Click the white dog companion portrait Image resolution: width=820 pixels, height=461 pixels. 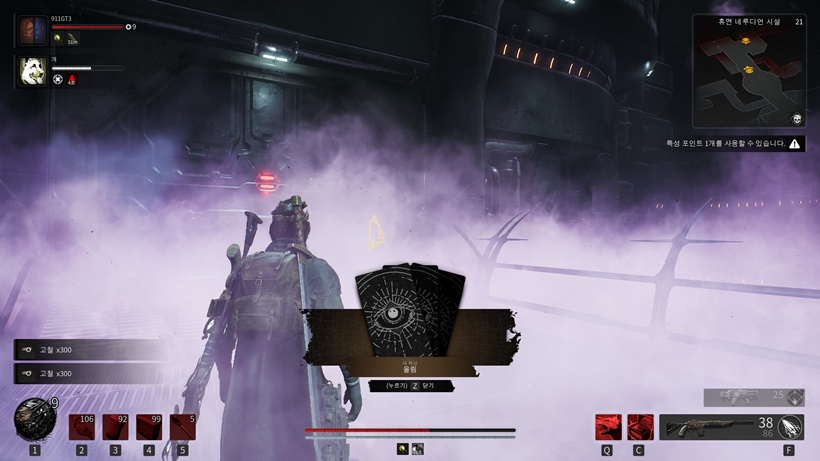32,71
